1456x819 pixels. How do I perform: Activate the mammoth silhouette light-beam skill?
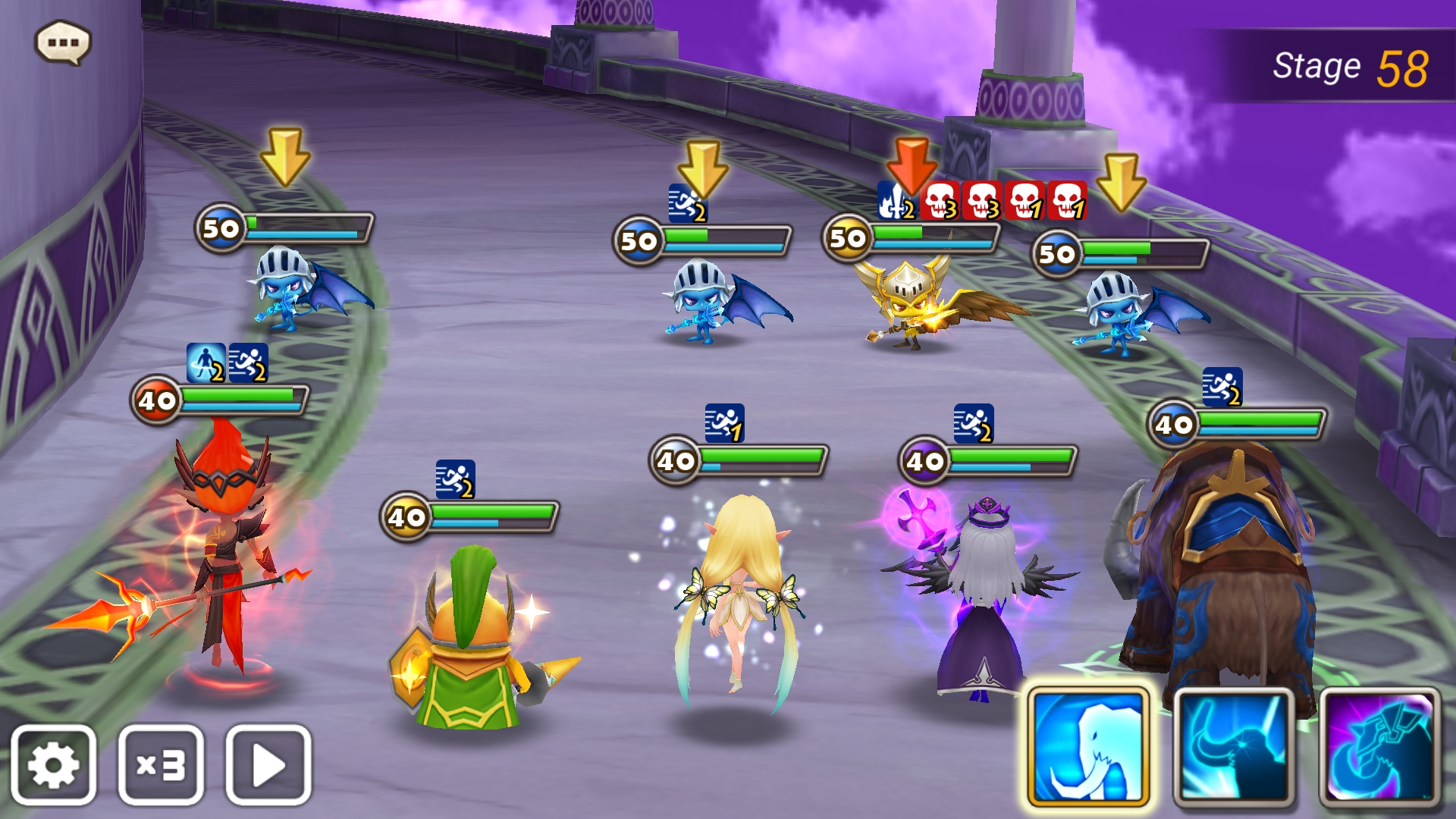coord(1234,747)
